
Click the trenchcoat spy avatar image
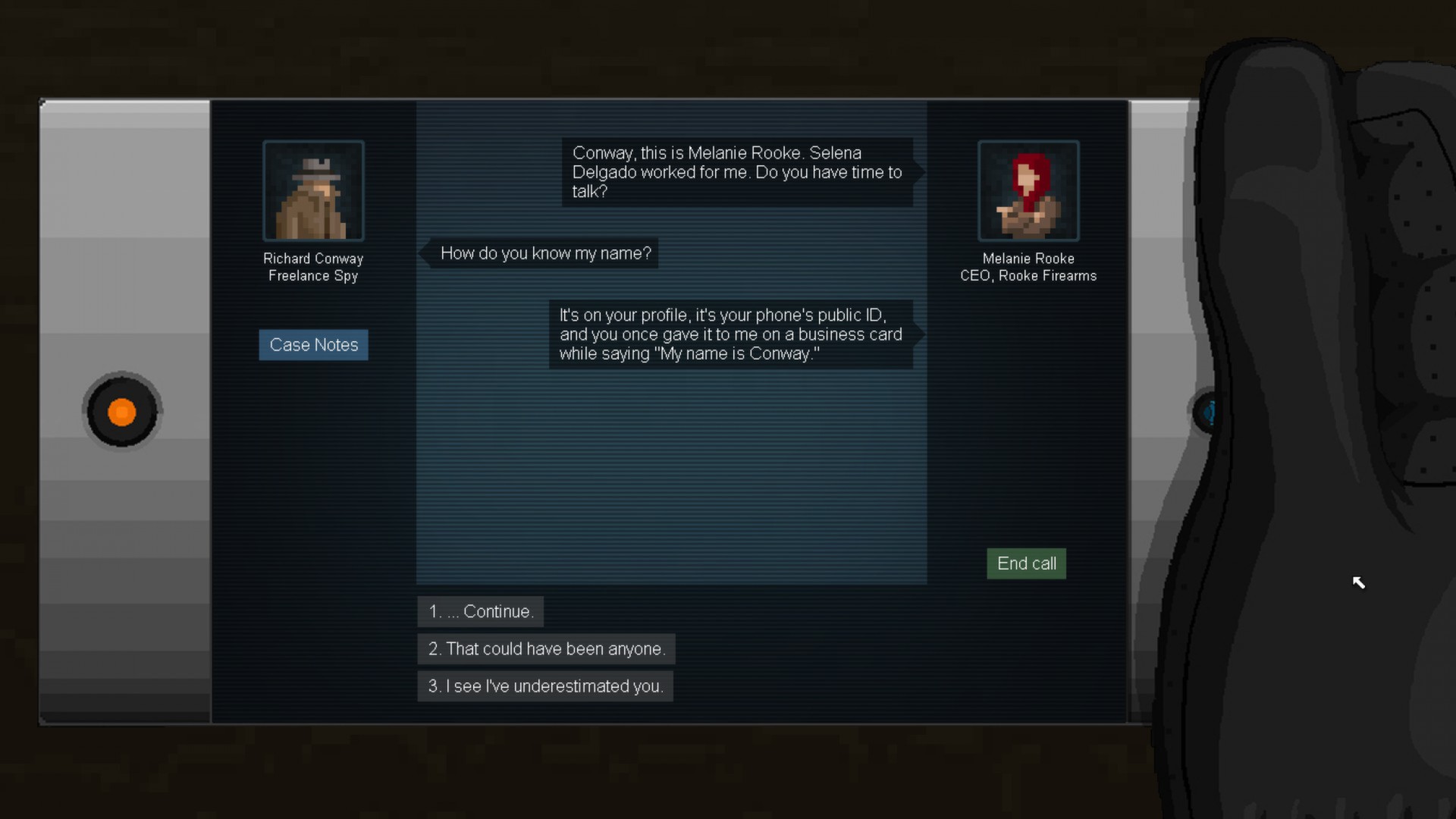(x=312, y=190)
